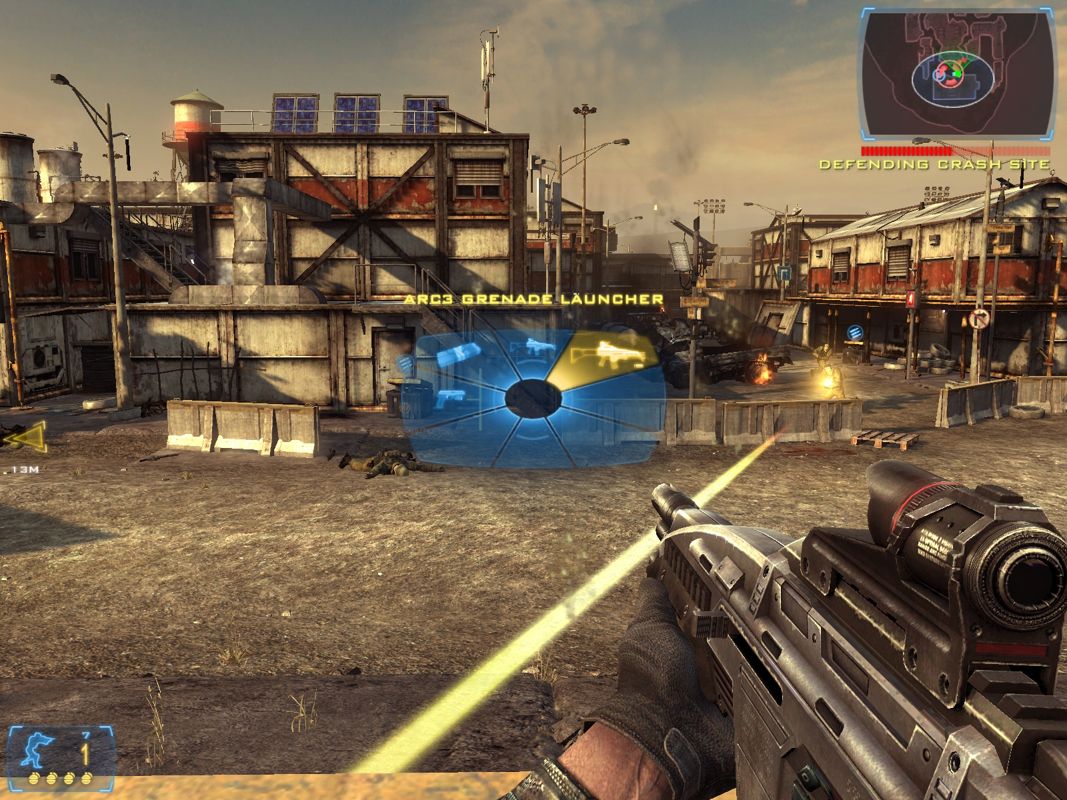Screen dimensions: 1067x800
Task: Choose the blue rifle in the weapon wheel
Action: coord(539,347)
